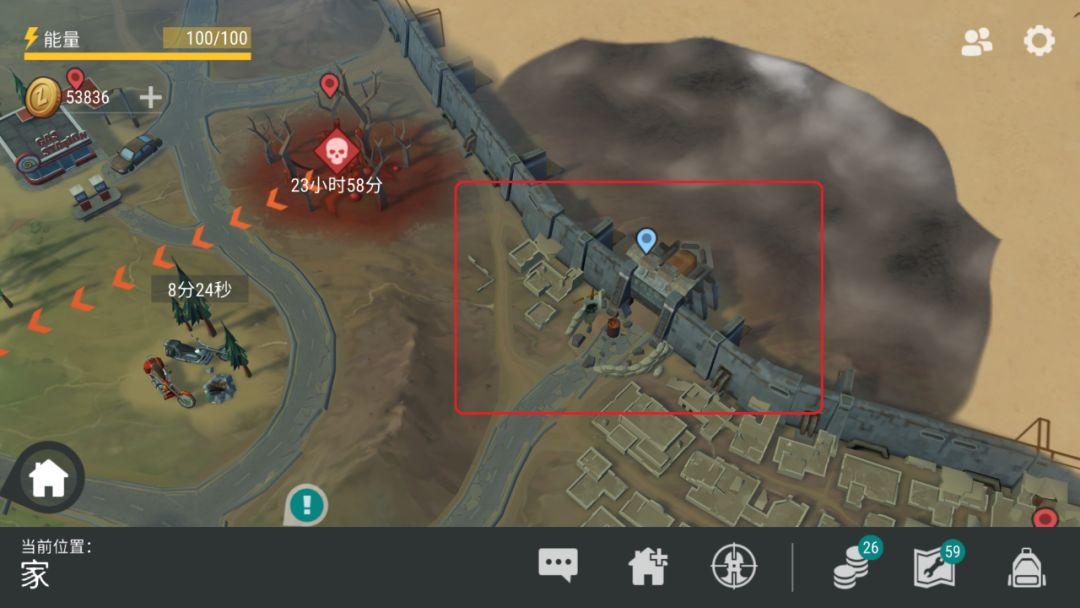Tap the plus to add coins
This screenshot has height=608, width=1080.
(x=150, y=97)
